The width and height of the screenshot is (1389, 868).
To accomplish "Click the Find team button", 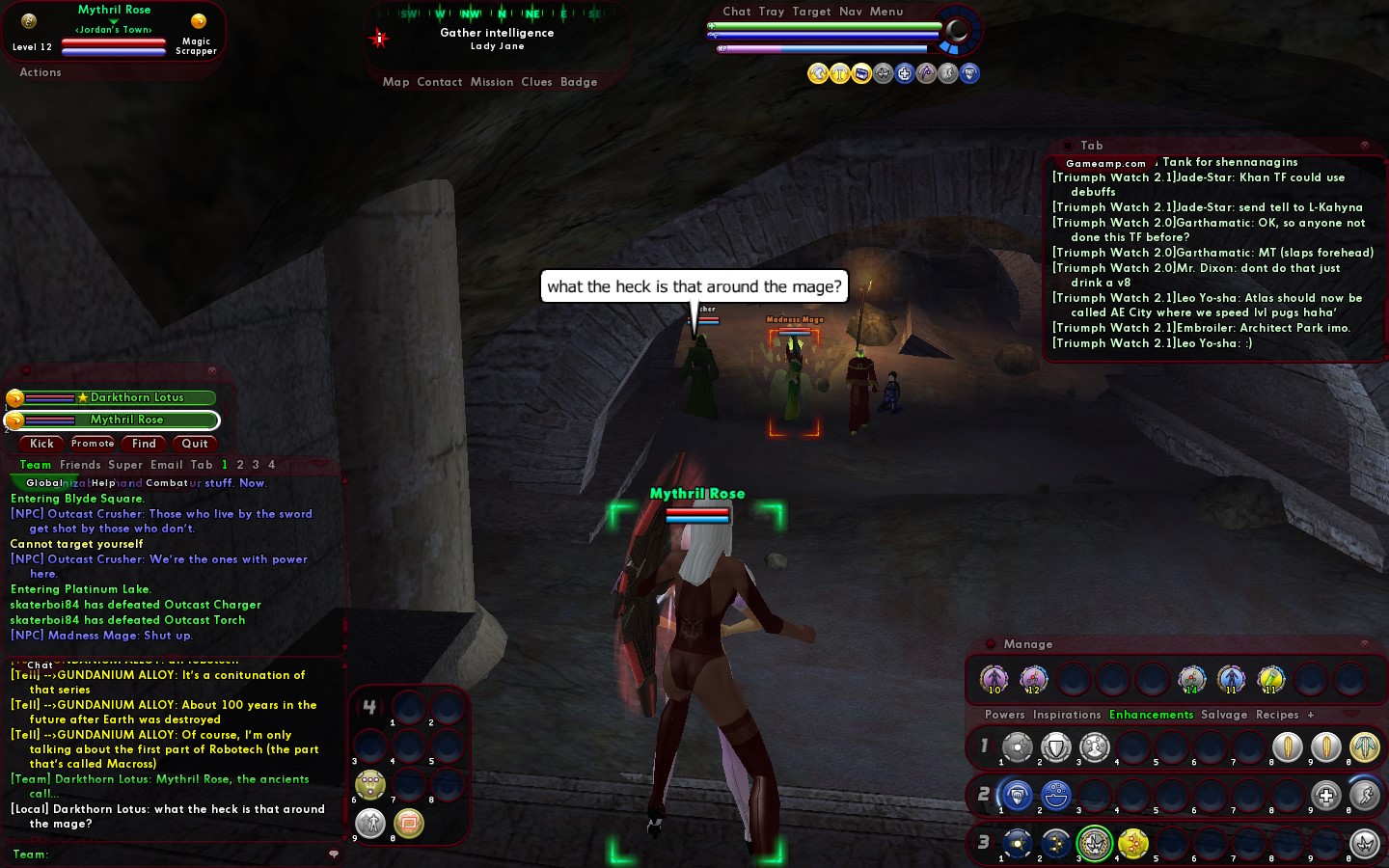I will coord(144,444).
